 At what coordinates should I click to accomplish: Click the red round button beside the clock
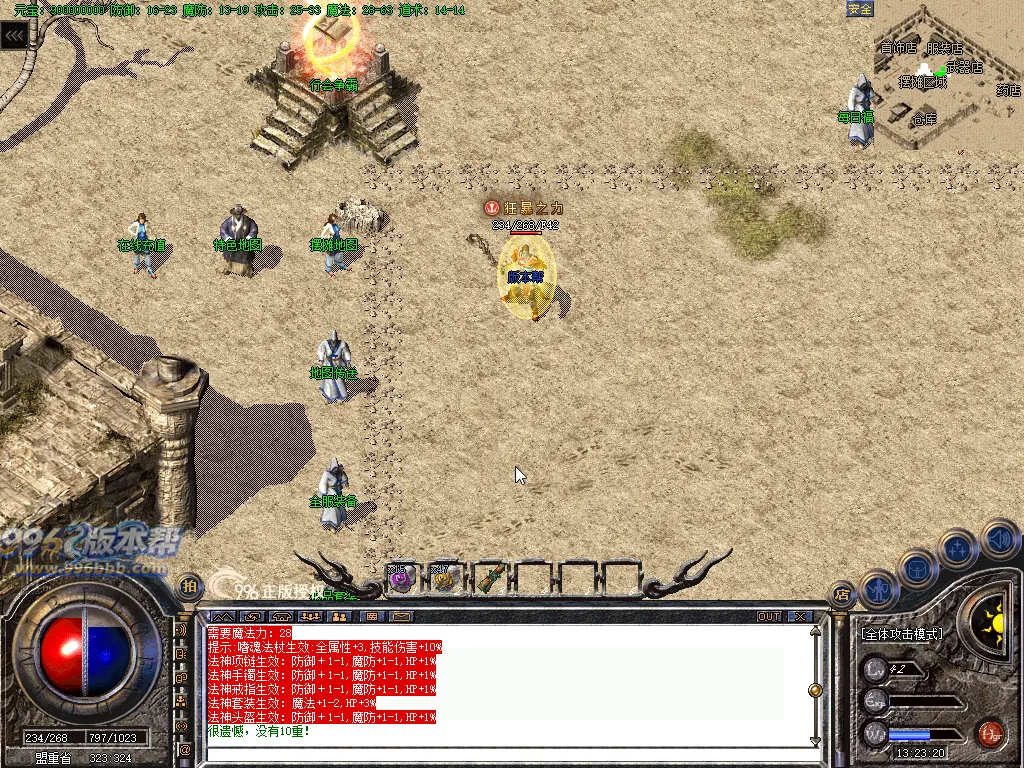(x=991, y=731)
